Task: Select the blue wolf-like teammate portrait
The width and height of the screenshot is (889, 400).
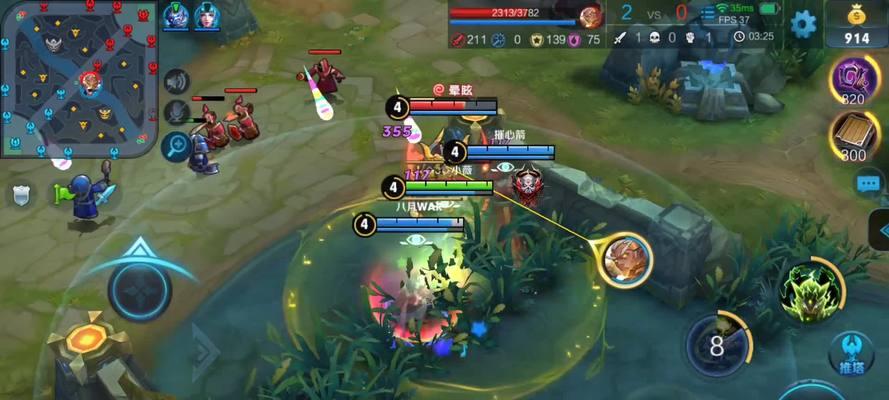Action: pos(176,16)
